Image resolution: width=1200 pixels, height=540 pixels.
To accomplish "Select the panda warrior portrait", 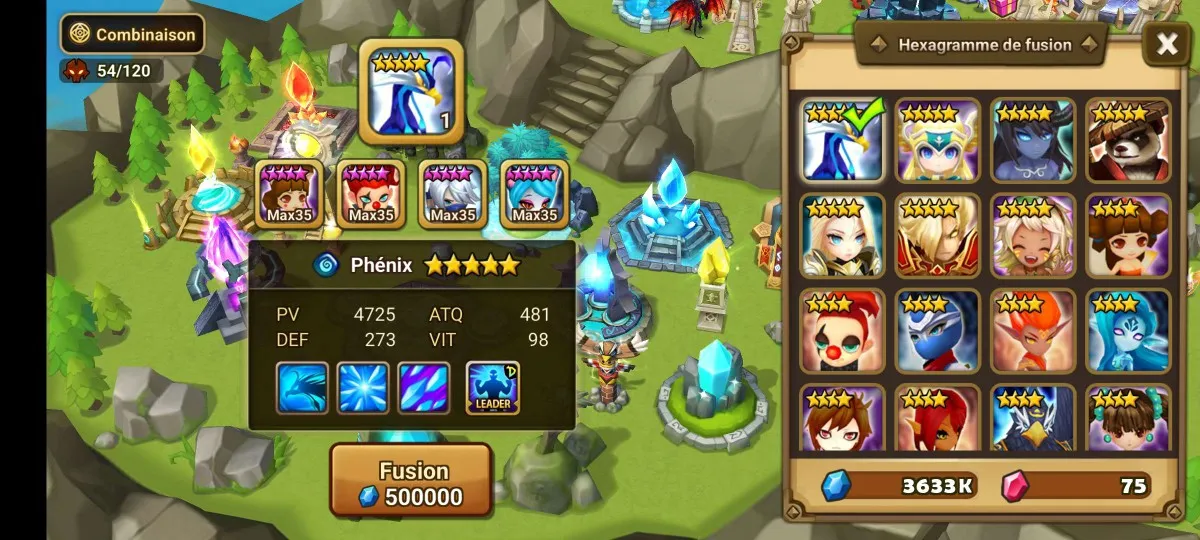I will 1128,140.
